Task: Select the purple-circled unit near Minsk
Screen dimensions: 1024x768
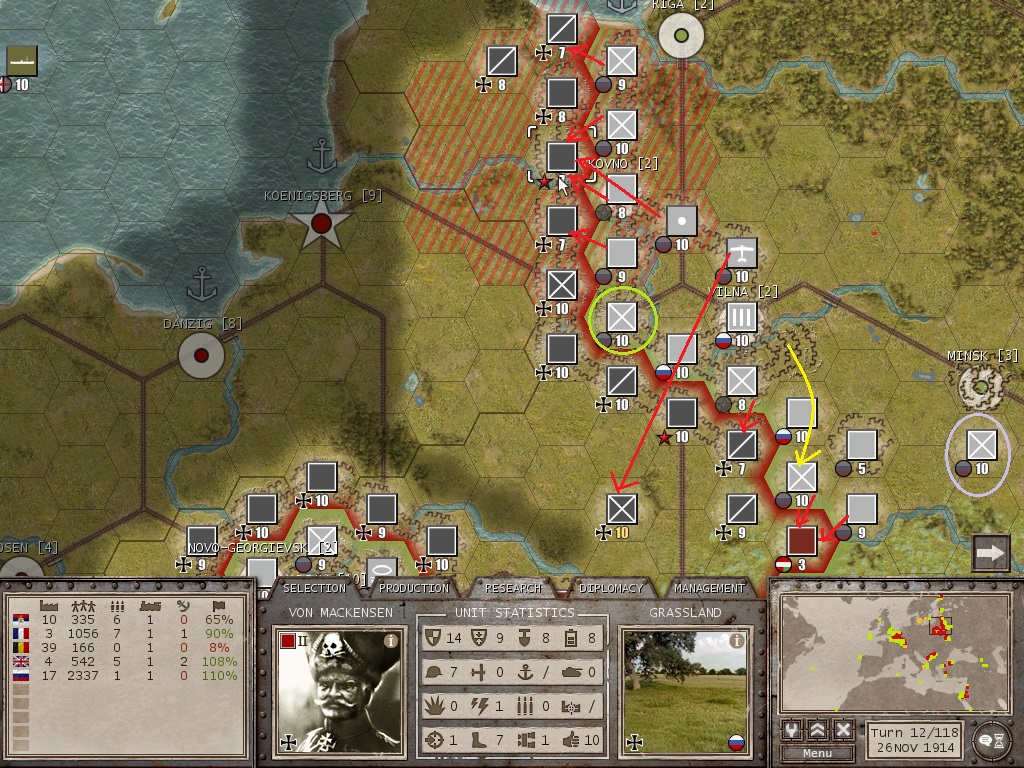Action: tap(981, 445)
